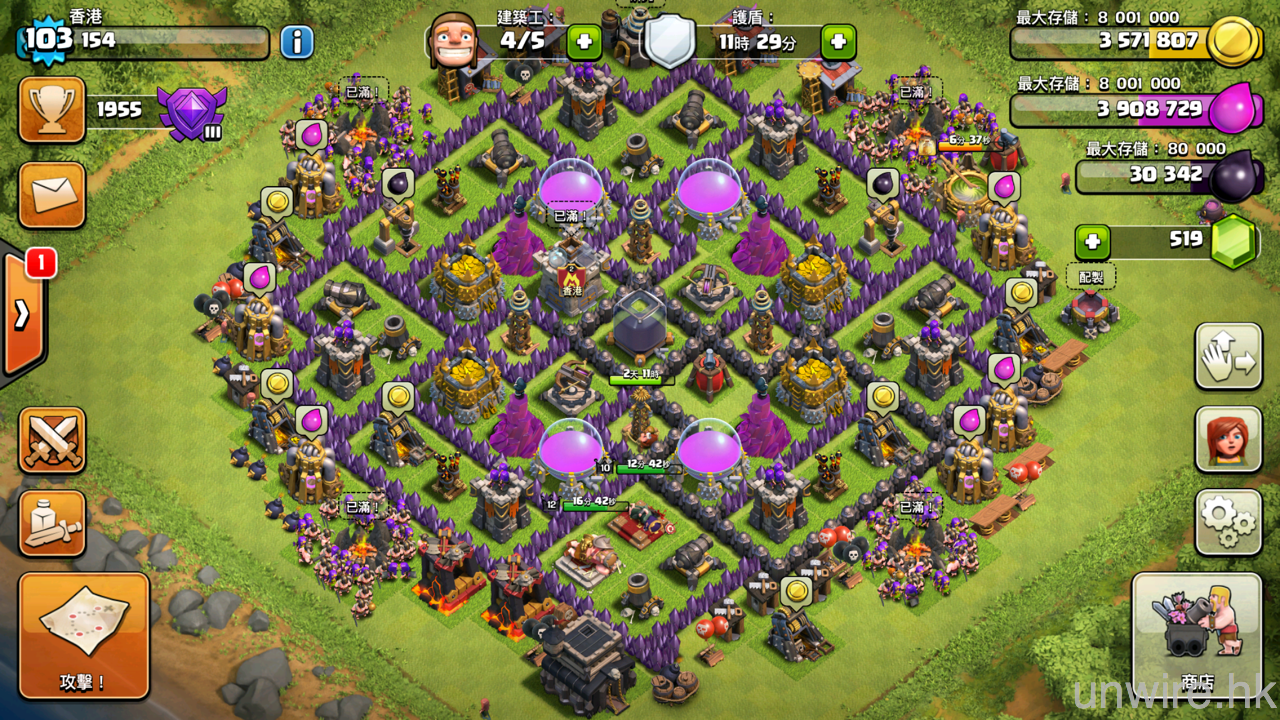Open the army overview button
This screenshot has height=720, width=1280.
[x=52, y=523]
